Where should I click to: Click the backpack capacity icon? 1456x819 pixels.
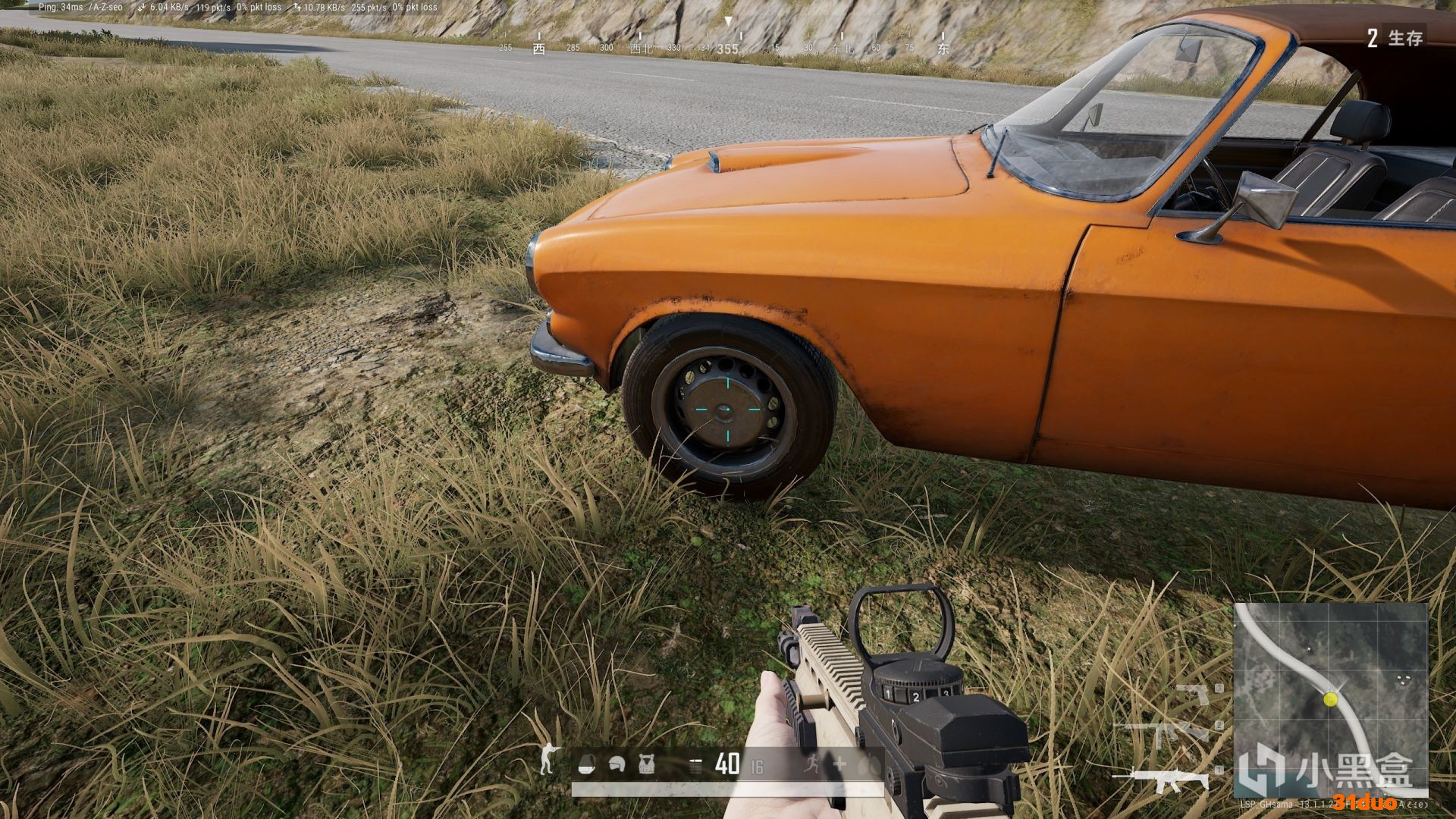[586, 766]
